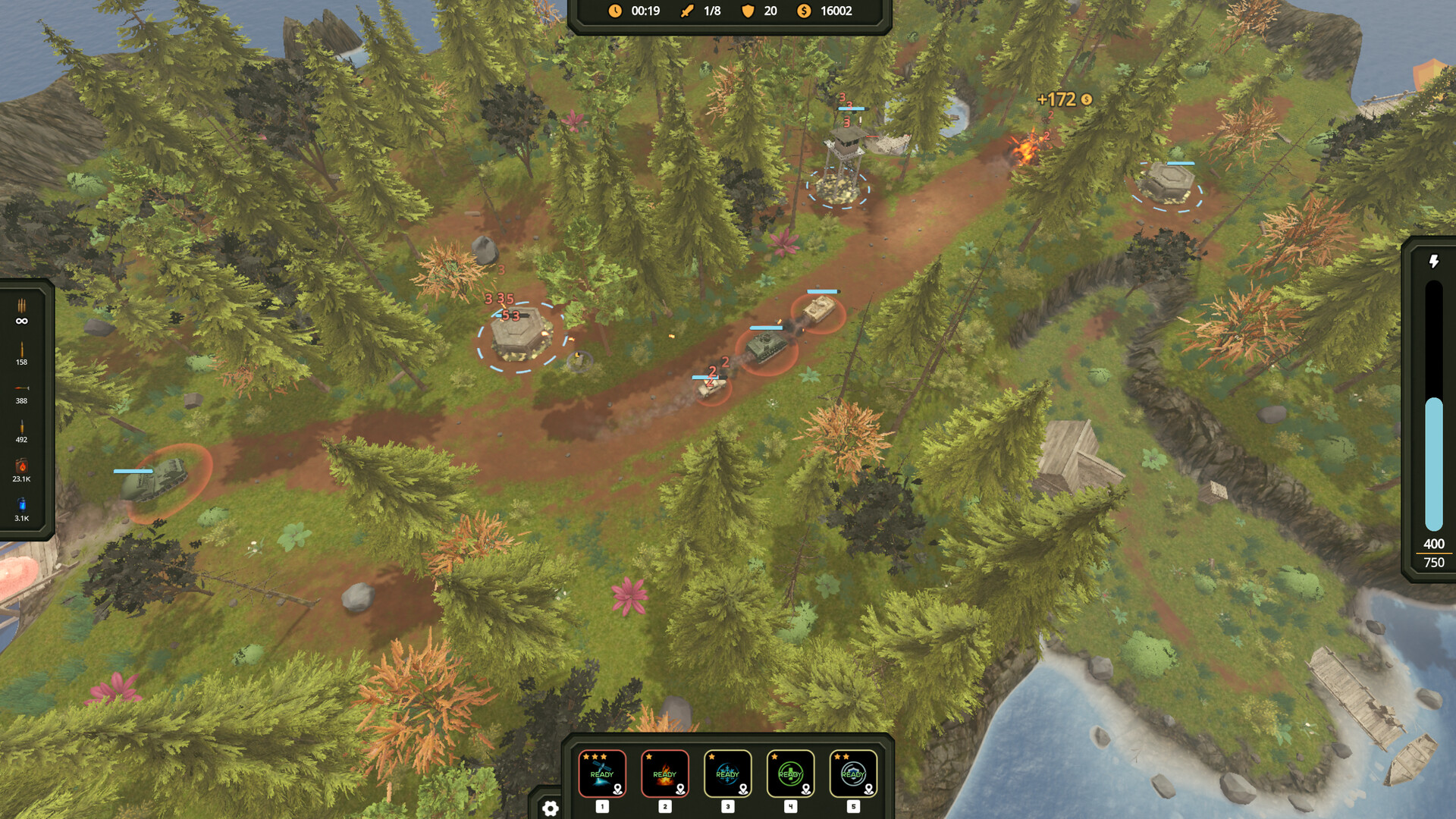The width and height of the screenshot is (1456, 819).
Task: Select the green repair cross ability
Action: coord(790,773)
